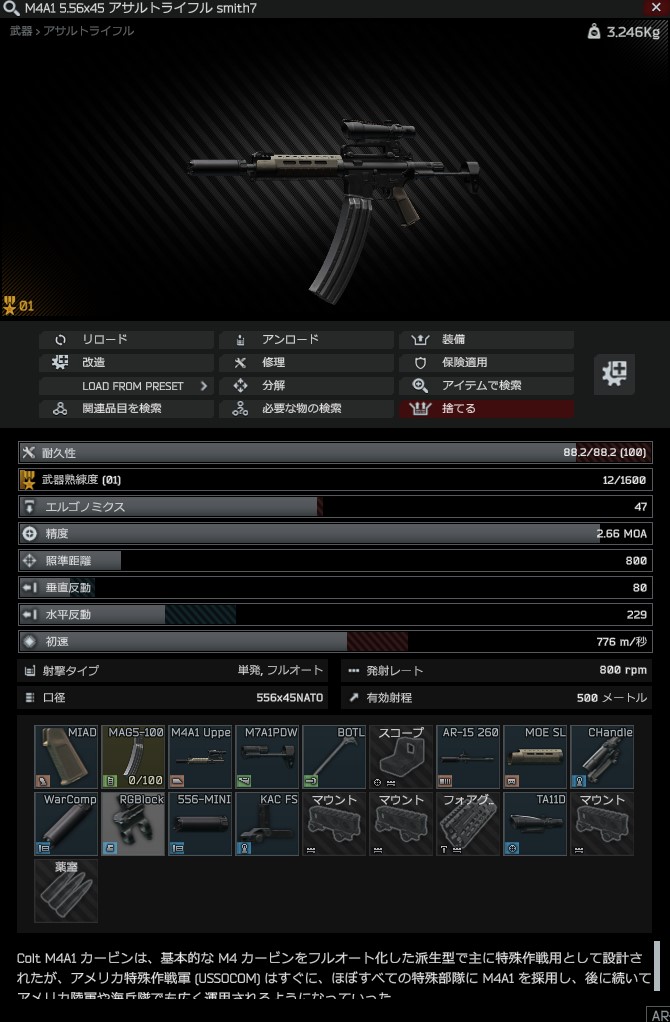Screen dimensions: 670x1022
Task: Select the リロード (reload) action
Action: pos(126,340)
